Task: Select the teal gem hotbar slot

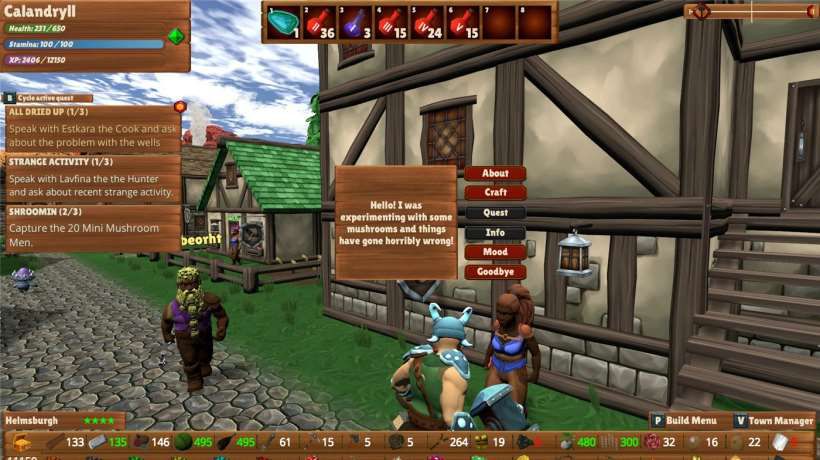Action: [283, 21]
